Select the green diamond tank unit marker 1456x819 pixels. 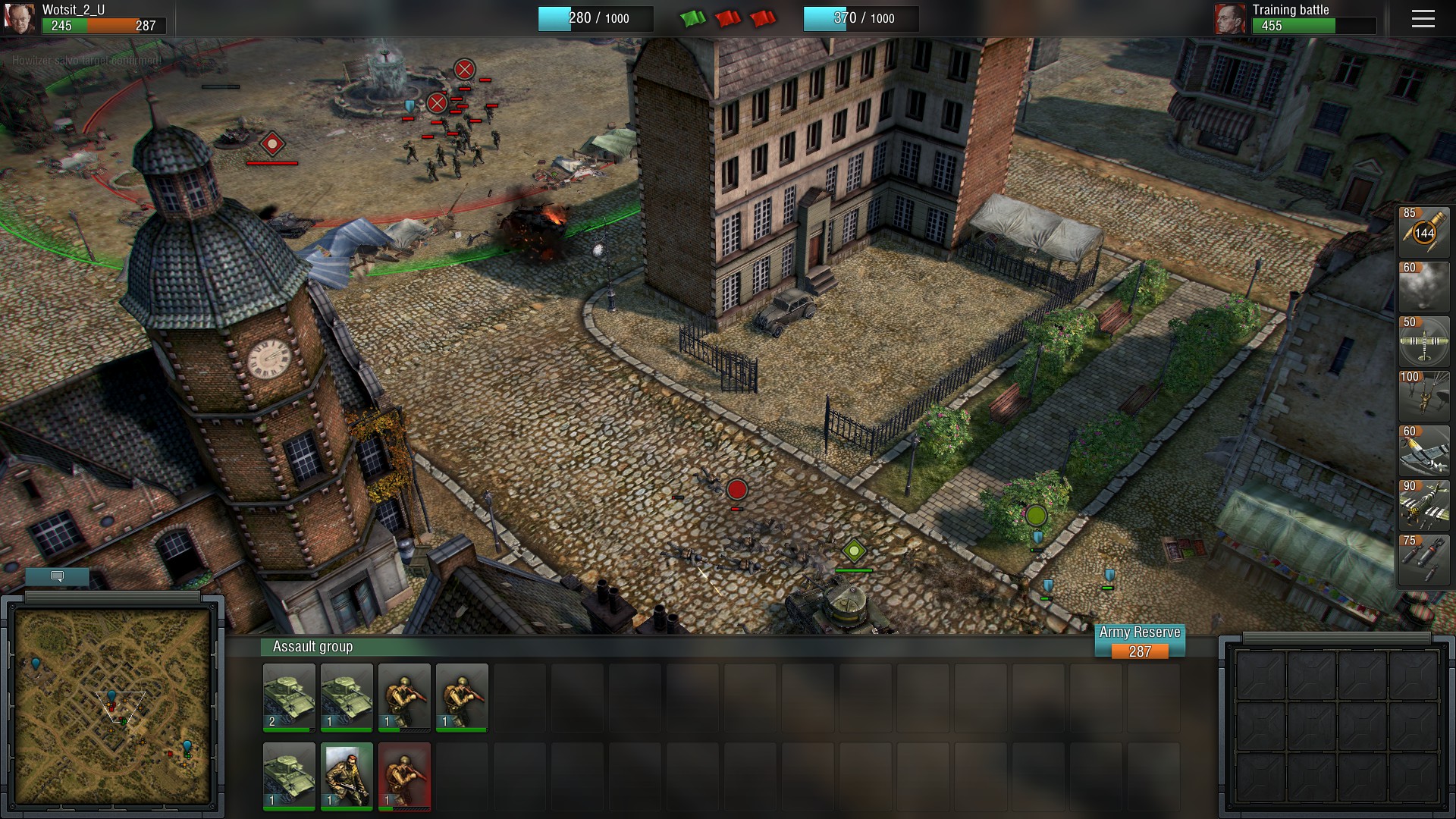point(854,551)
